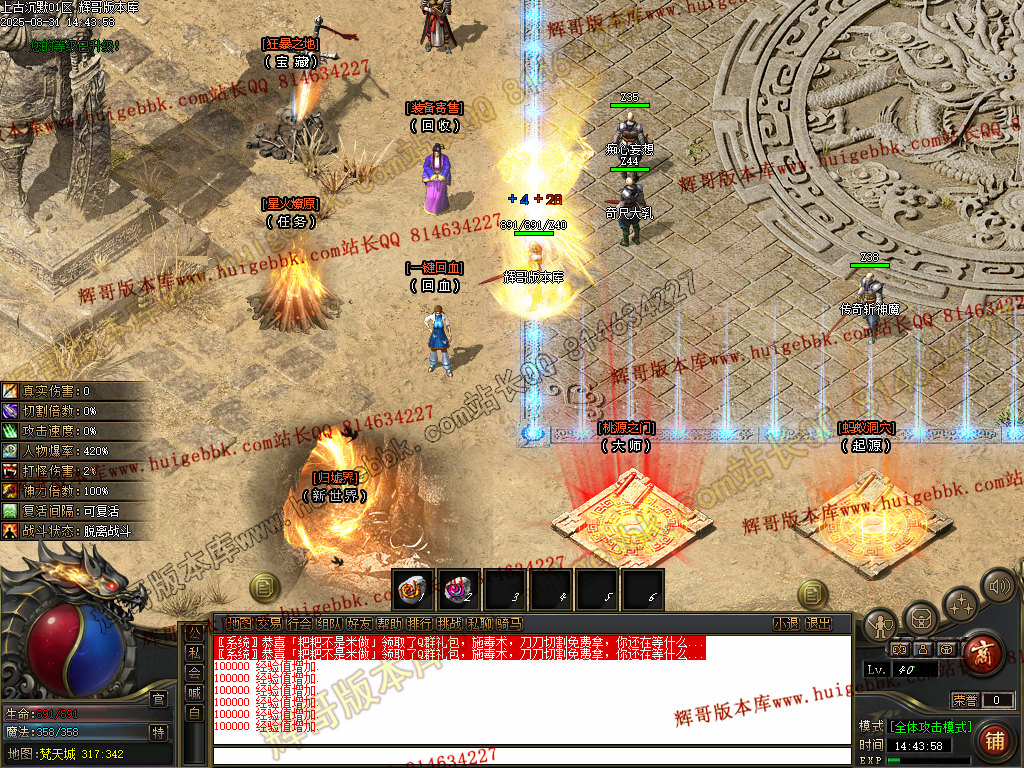
Task: Click the chat text input box
Action: (x=530, y=754)
